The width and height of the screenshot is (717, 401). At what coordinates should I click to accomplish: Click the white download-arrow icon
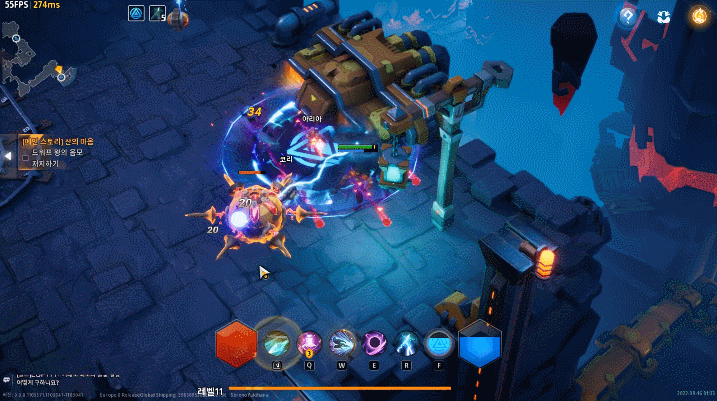(663, 16)
